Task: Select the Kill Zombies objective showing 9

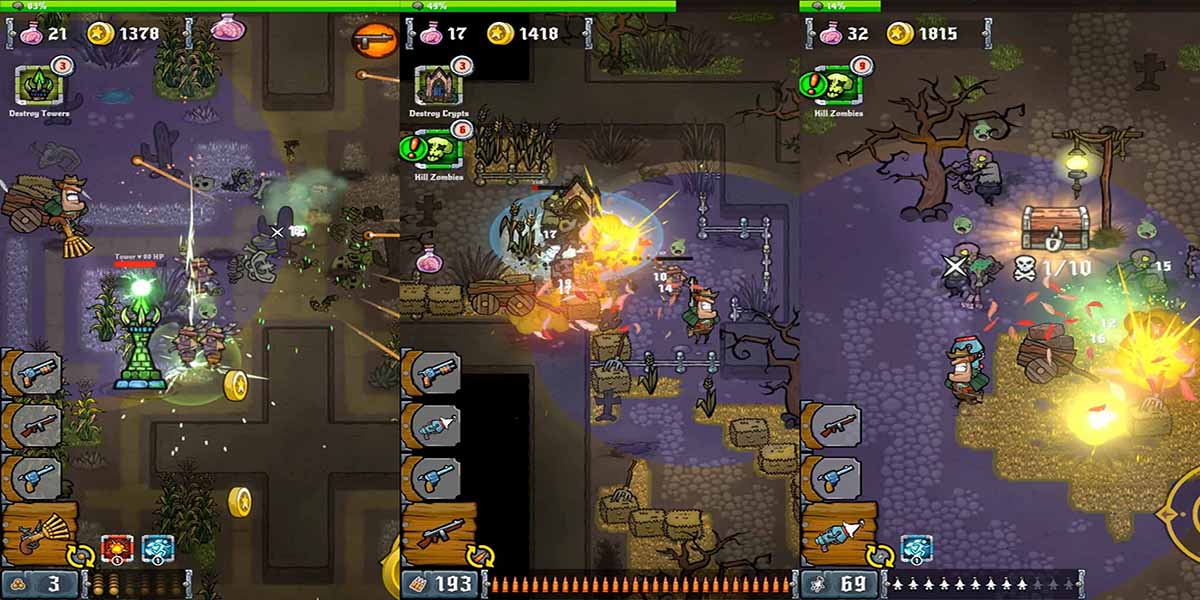Action: tap(838, 86)
